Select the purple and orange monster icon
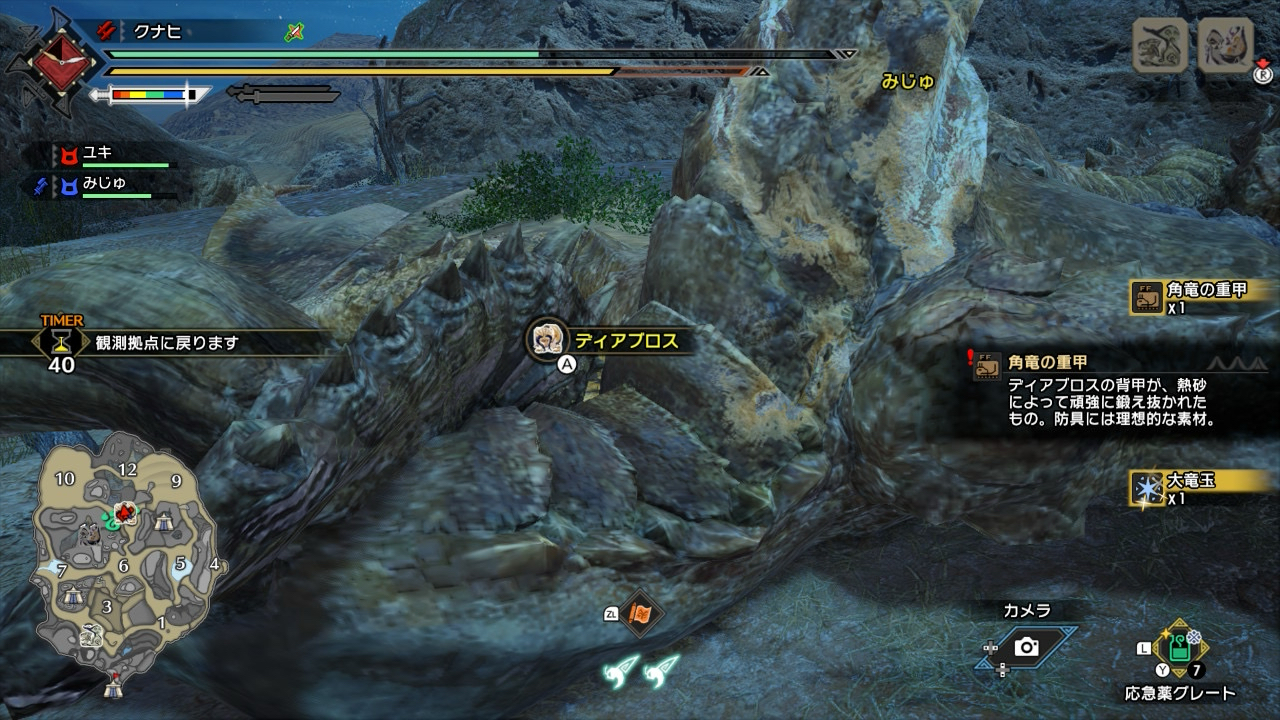 1225,45
